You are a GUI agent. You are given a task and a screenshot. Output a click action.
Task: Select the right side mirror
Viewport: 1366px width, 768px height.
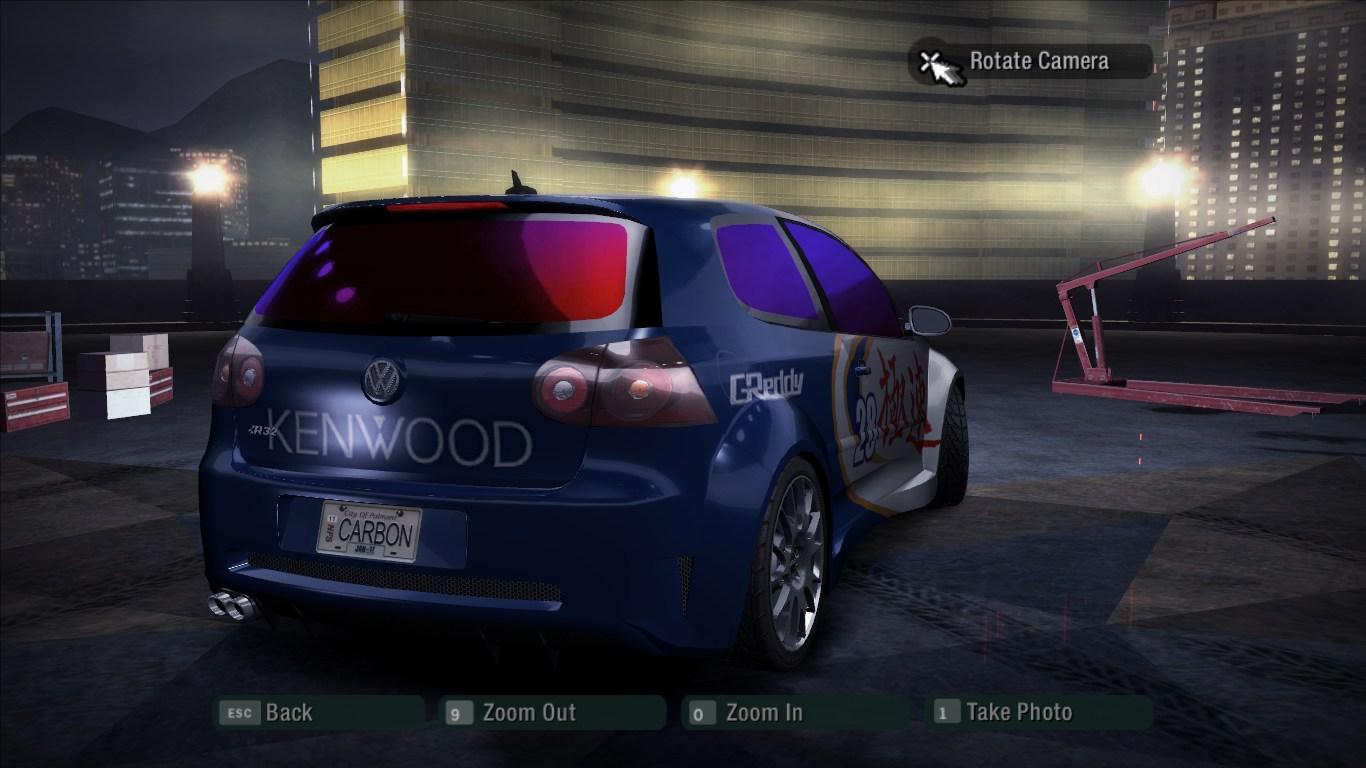tap(929, 320)
